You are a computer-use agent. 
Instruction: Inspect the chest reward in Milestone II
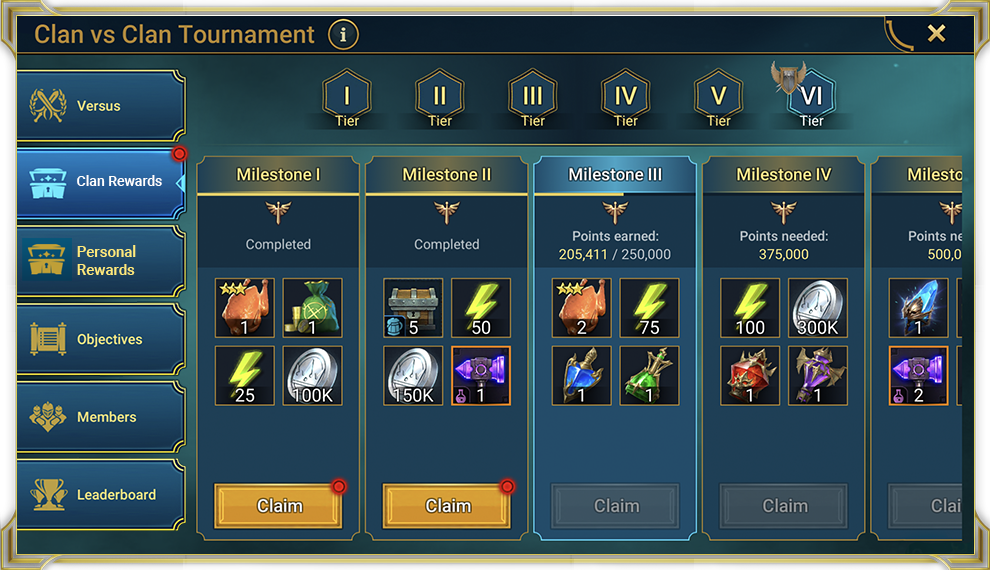pyautogui.click(x=413, y=308)
